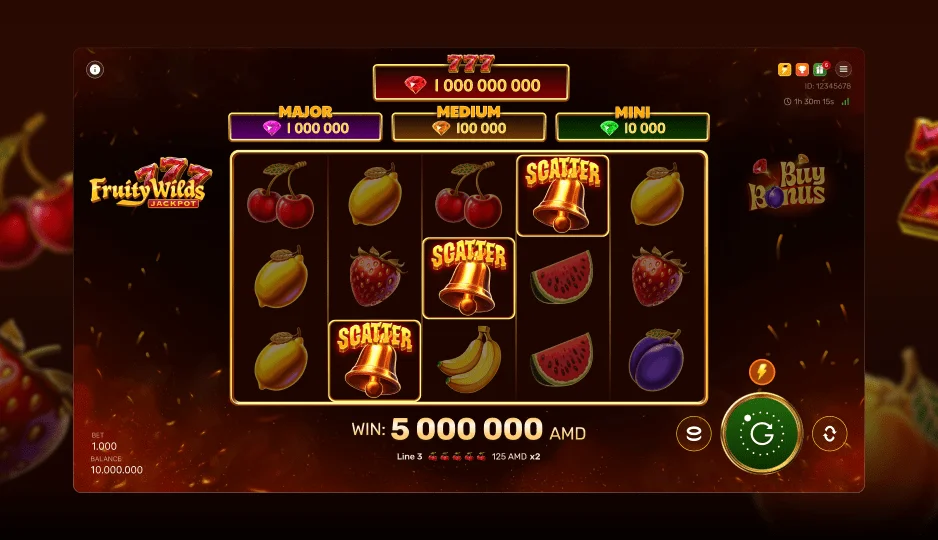Open the coin bet settings
Image resolution: width=938 pixels, height=540 pixels.
pyautogui.click(x=694, y=434)
